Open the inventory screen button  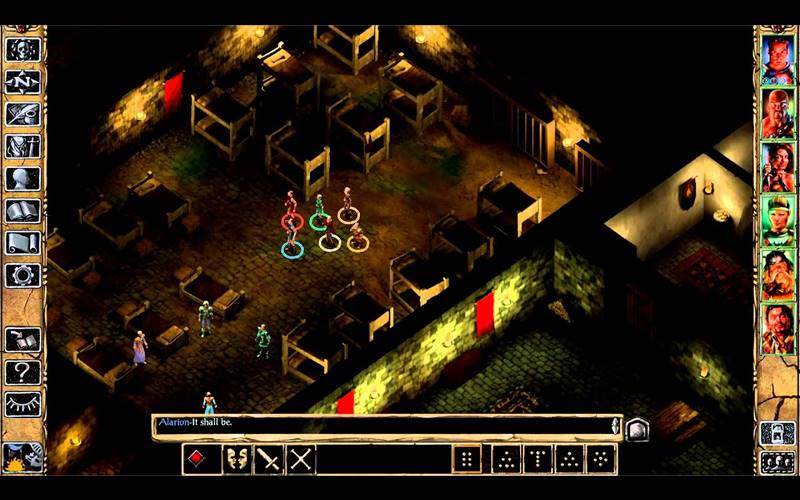click(22, 147)
